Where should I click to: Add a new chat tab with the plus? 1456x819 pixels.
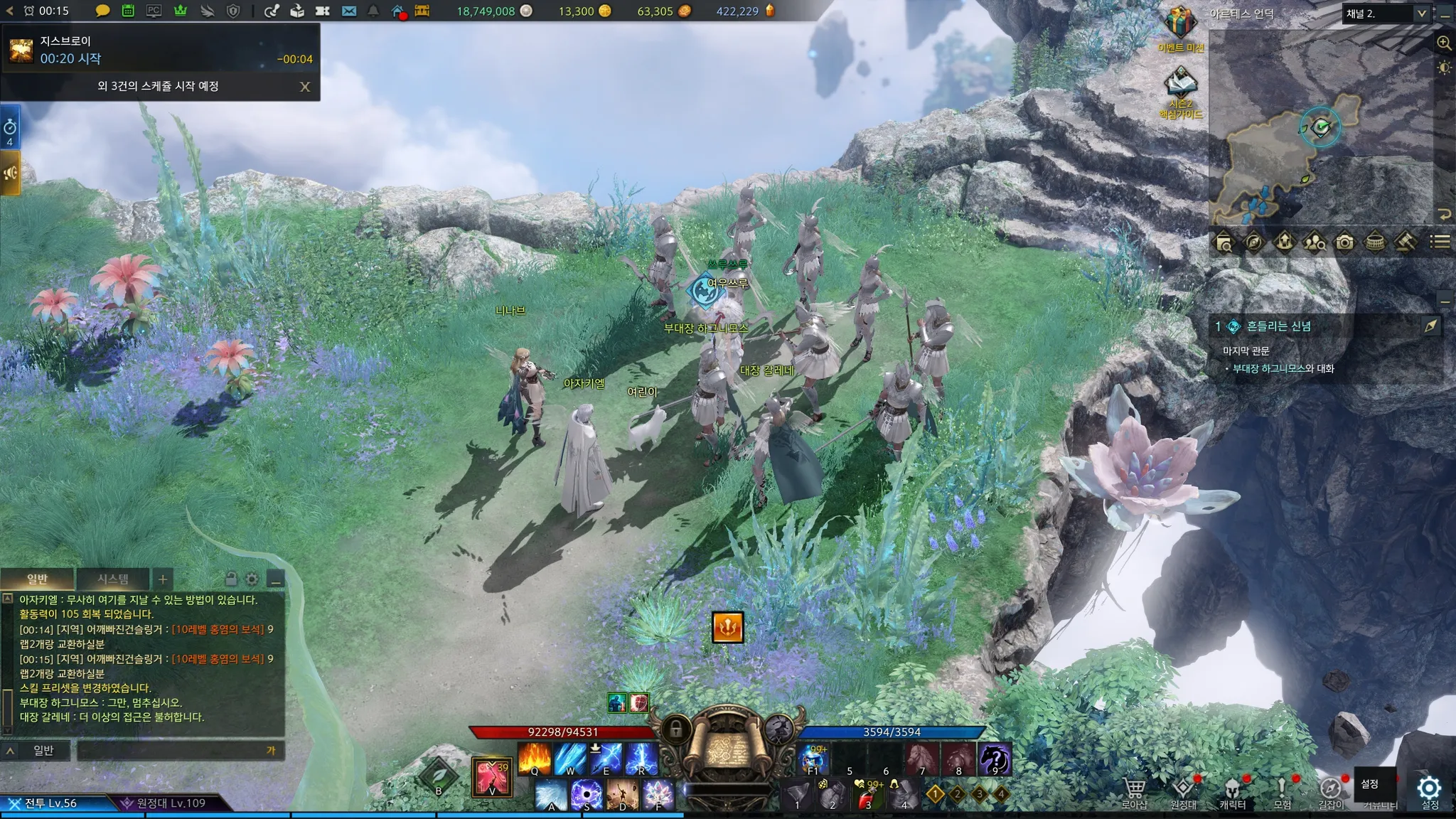coord(163,579)
